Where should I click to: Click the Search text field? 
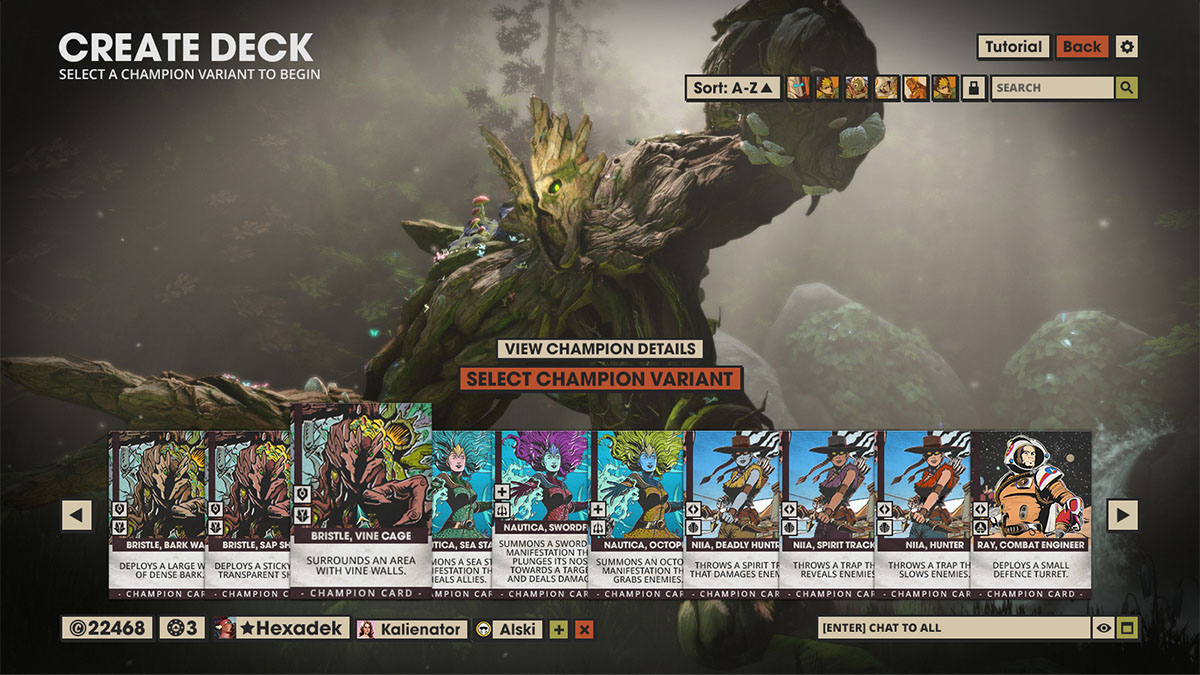[x=1051, y=88]
